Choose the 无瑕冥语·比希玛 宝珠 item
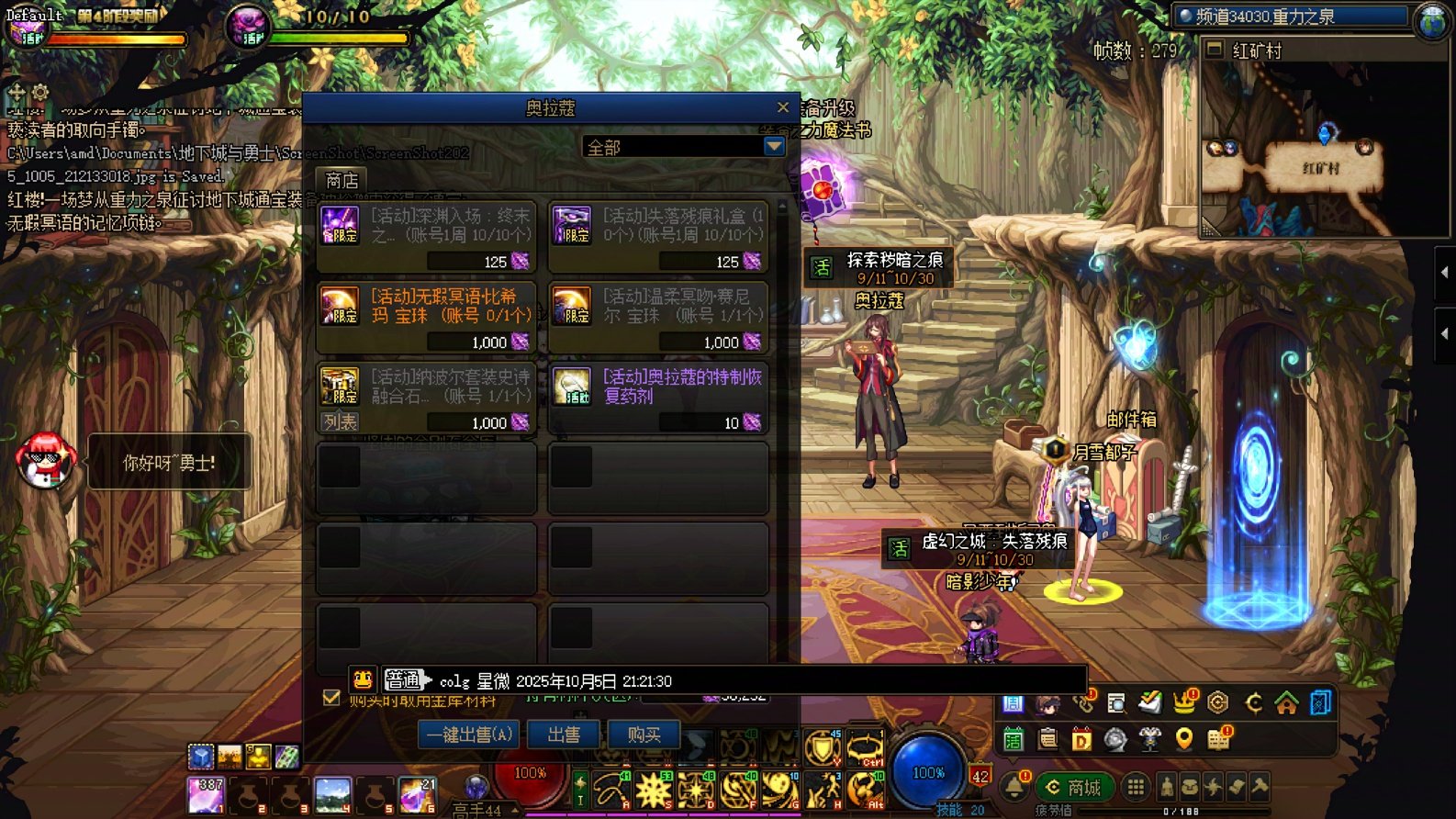 426,317
